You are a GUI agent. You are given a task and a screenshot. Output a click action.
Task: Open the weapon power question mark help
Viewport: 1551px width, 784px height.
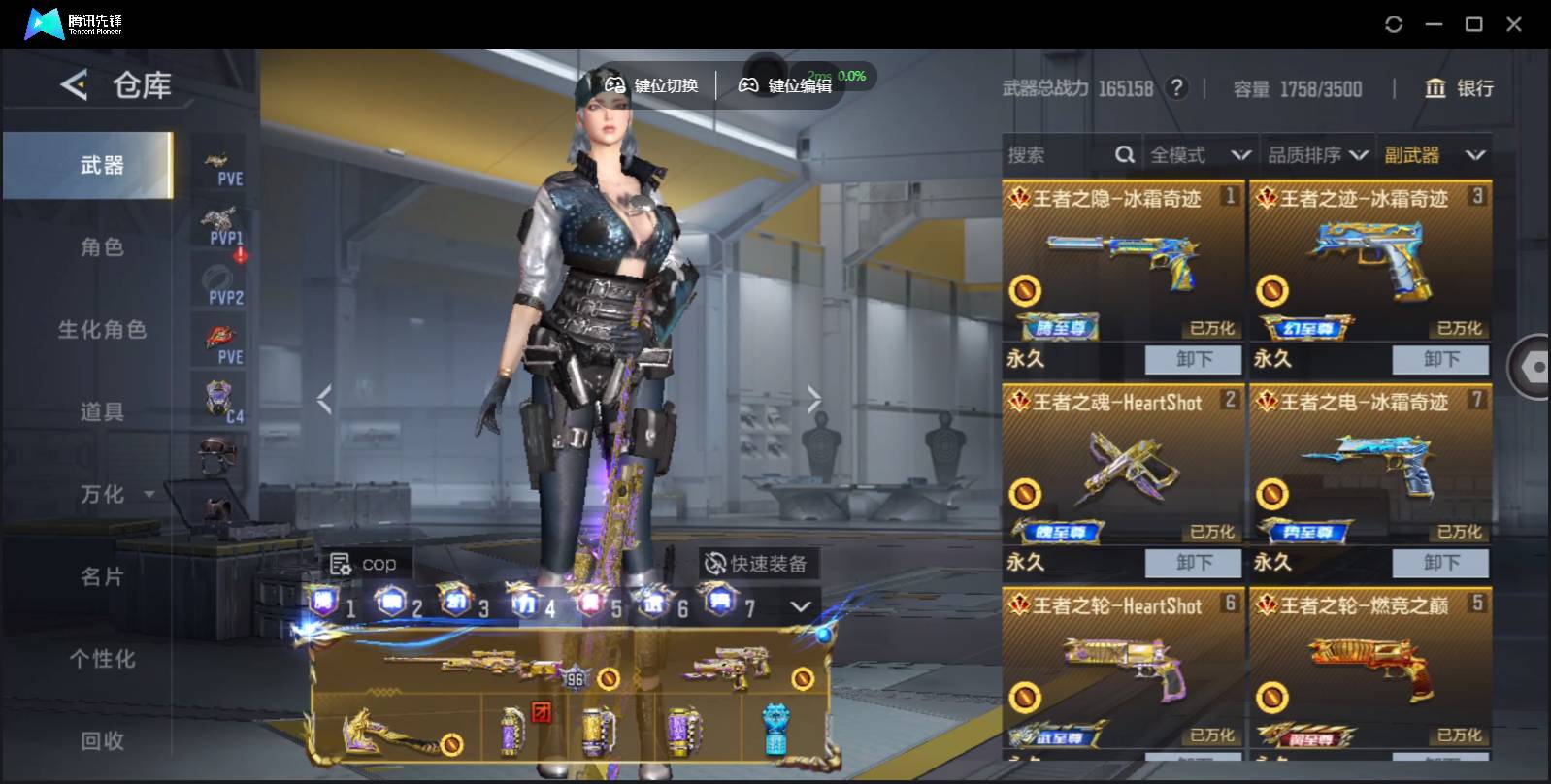pos(1176,88)
